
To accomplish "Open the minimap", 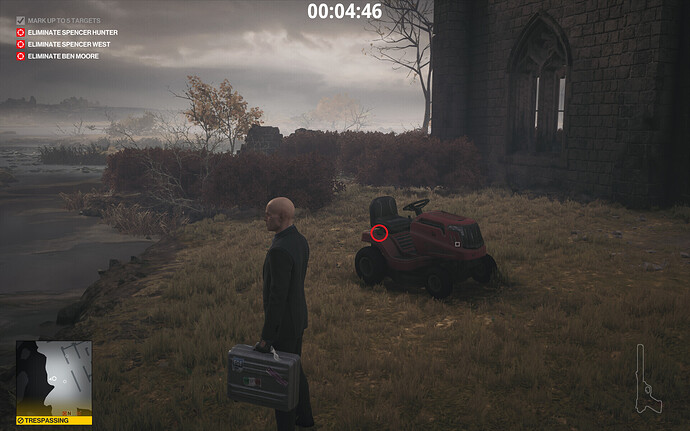I will point(54,378).
